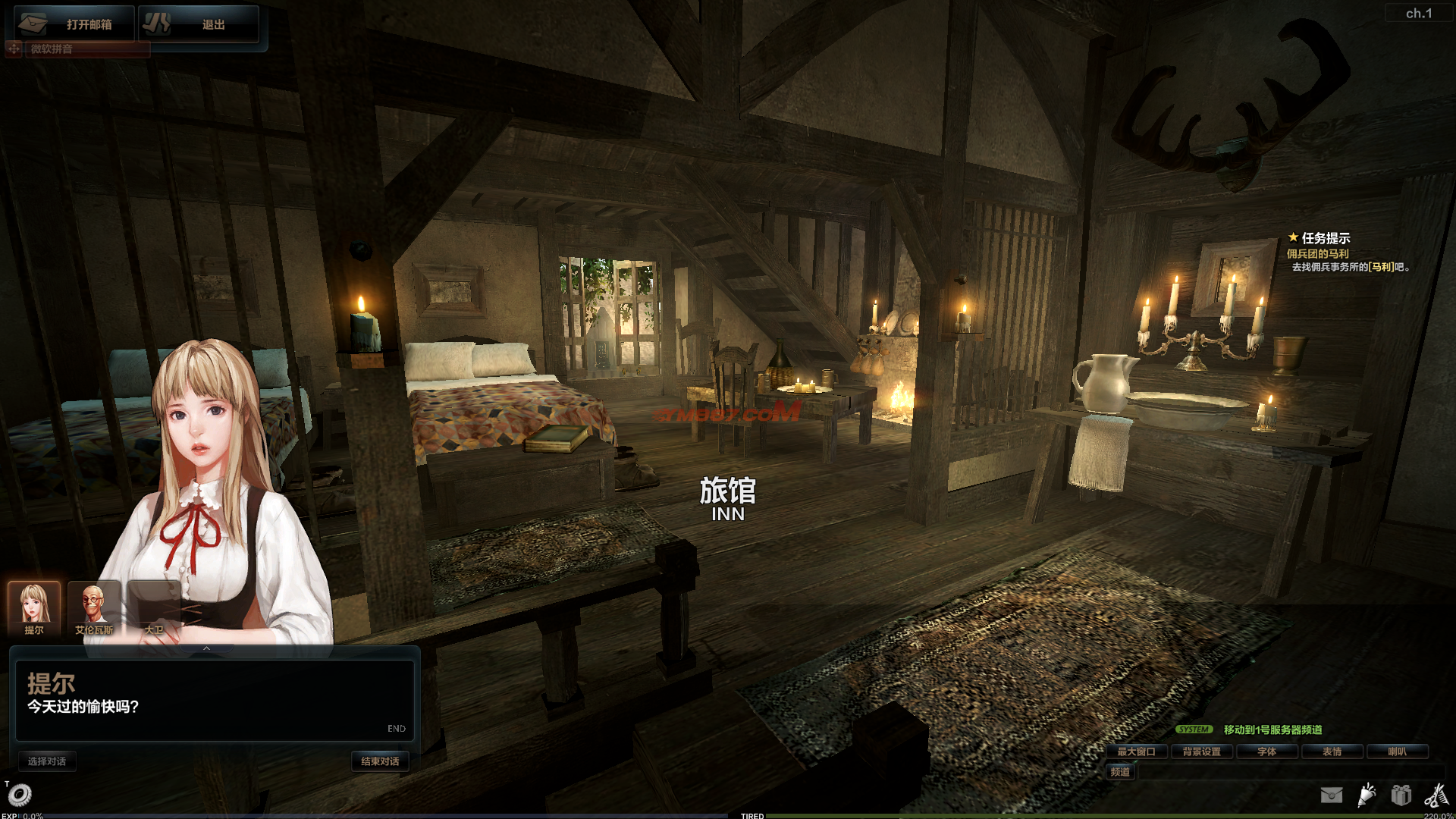1456x819 pixels.
Task: Exit the inn via 退出 button
Action: point(199,24)
